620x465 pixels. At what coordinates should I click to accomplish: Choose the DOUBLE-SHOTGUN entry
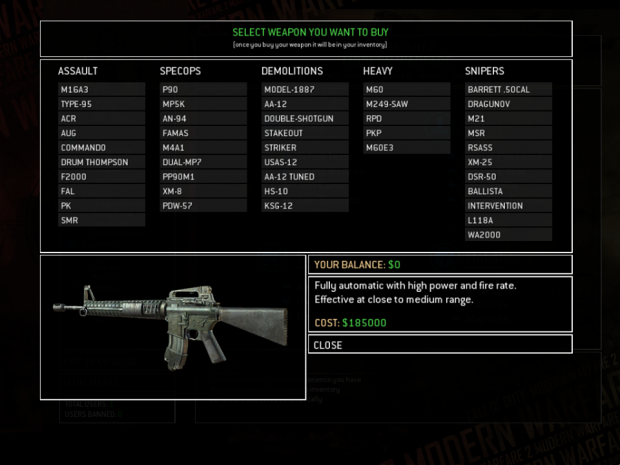coord(305,118)
